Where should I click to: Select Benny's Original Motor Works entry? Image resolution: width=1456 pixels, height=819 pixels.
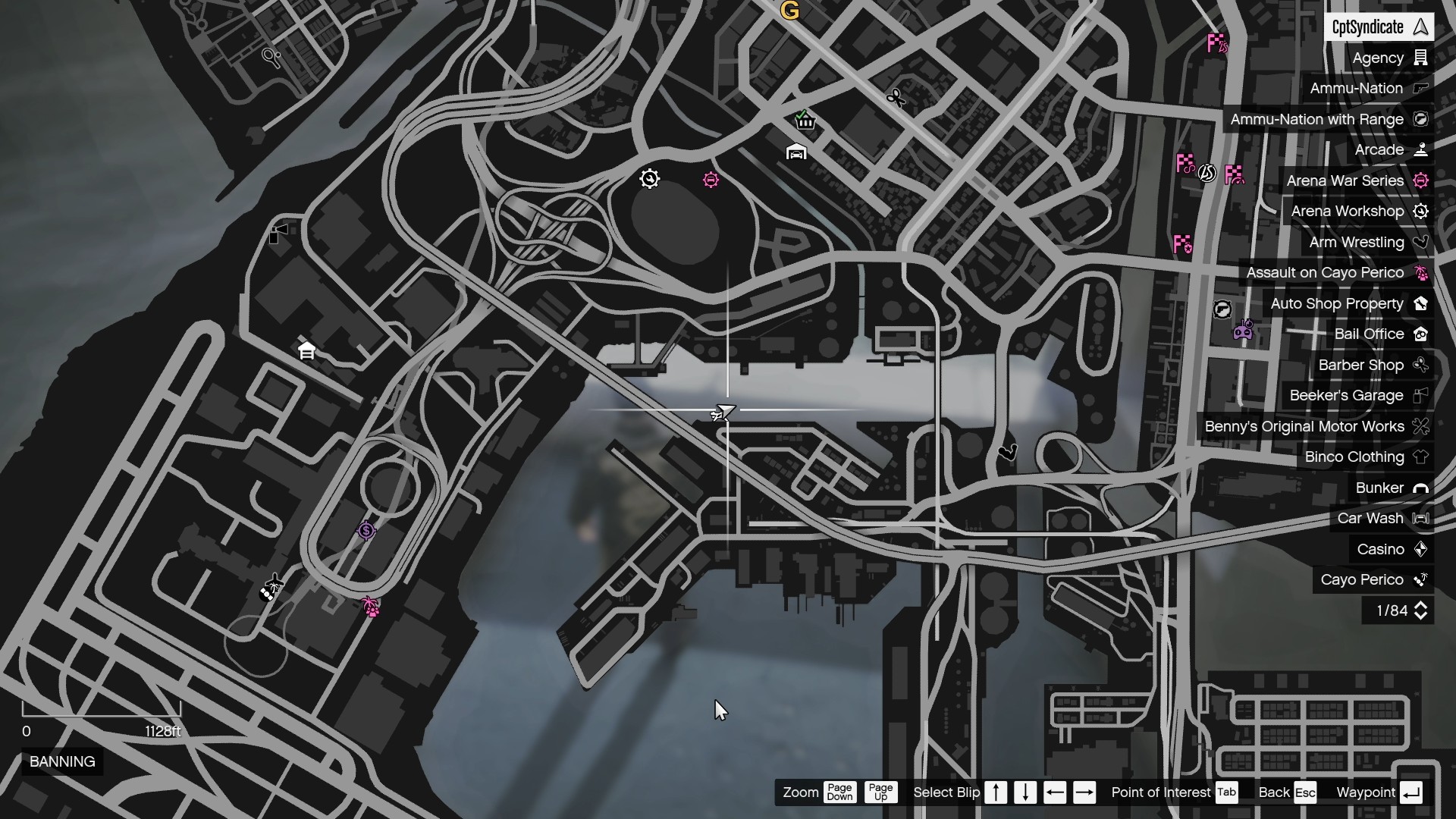pos(1315,426)
